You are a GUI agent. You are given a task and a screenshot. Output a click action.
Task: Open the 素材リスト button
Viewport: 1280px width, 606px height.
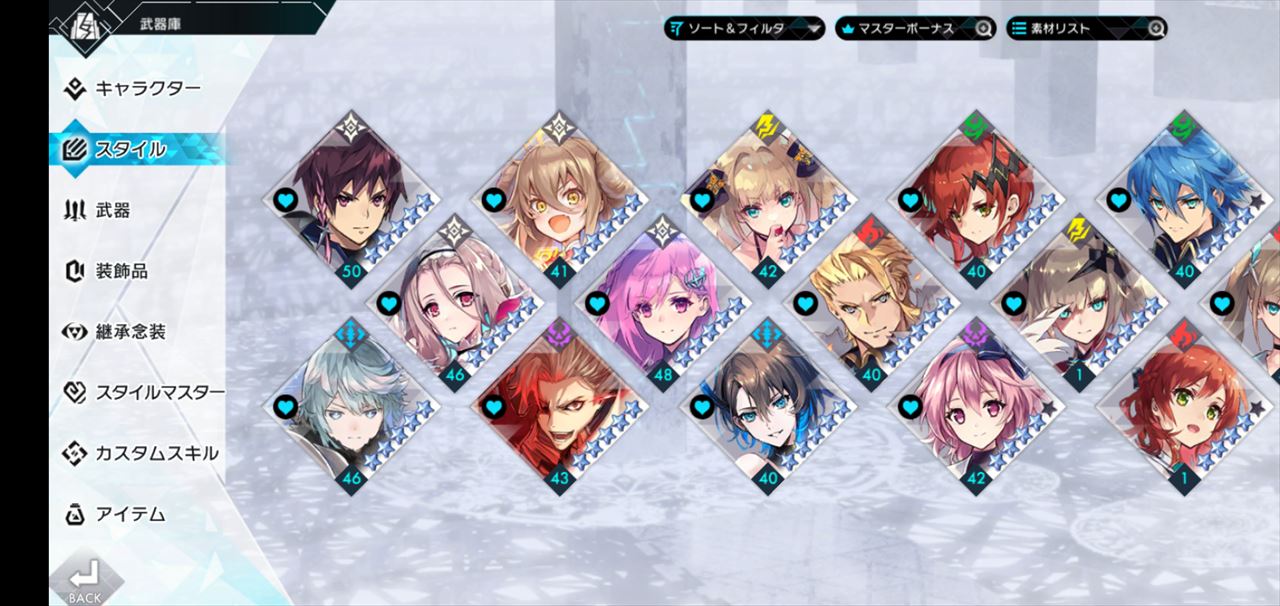click(1086, 28)
